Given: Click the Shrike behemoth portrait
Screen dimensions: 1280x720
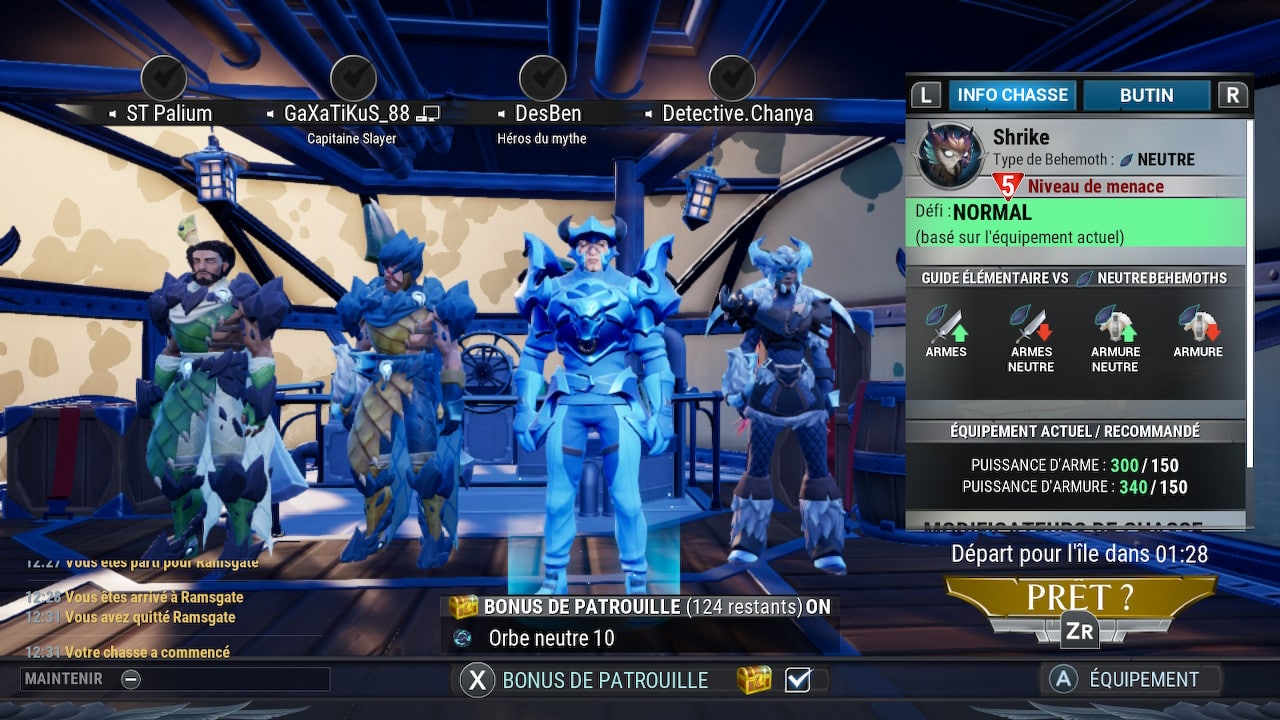Looking at the screenshot, I should [x=949, y=156].
